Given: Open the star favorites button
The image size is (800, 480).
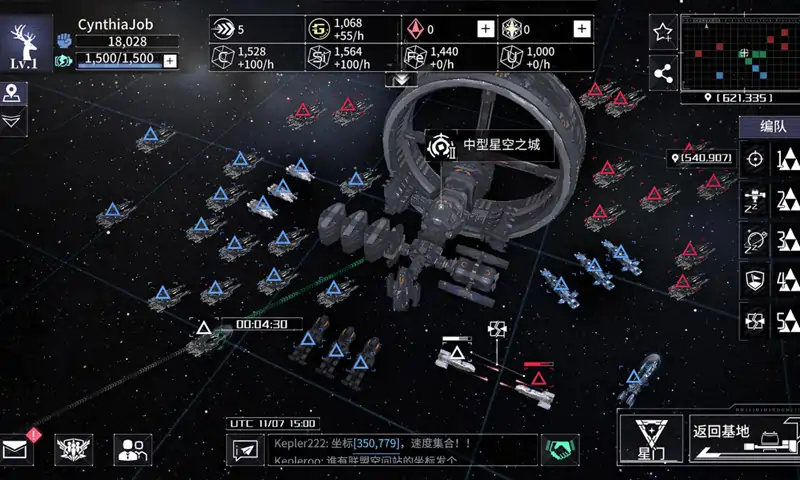Looking at the screenshot, I should click(x=662, y=33).
